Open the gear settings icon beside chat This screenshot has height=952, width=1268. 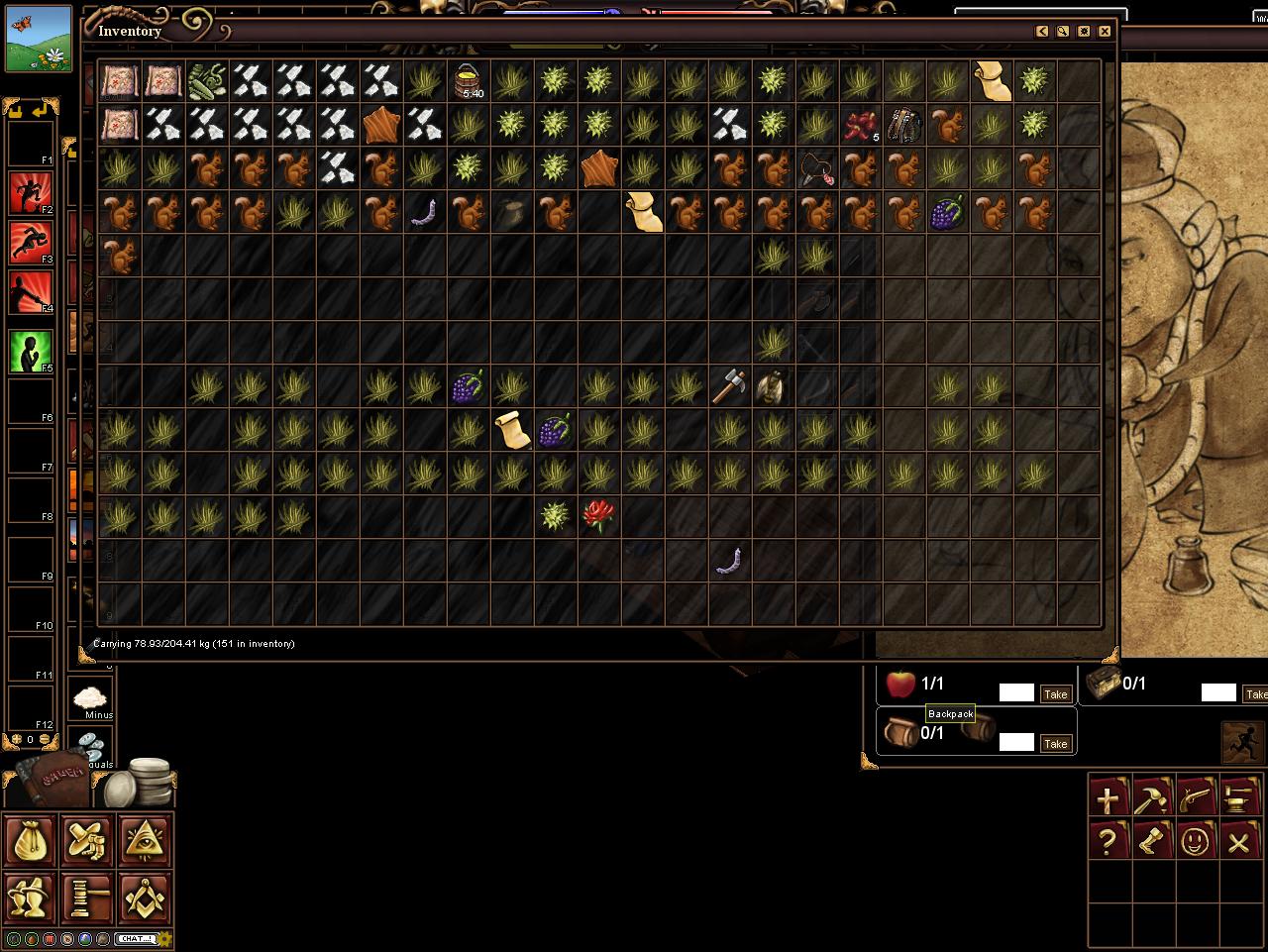coord(165,938)
